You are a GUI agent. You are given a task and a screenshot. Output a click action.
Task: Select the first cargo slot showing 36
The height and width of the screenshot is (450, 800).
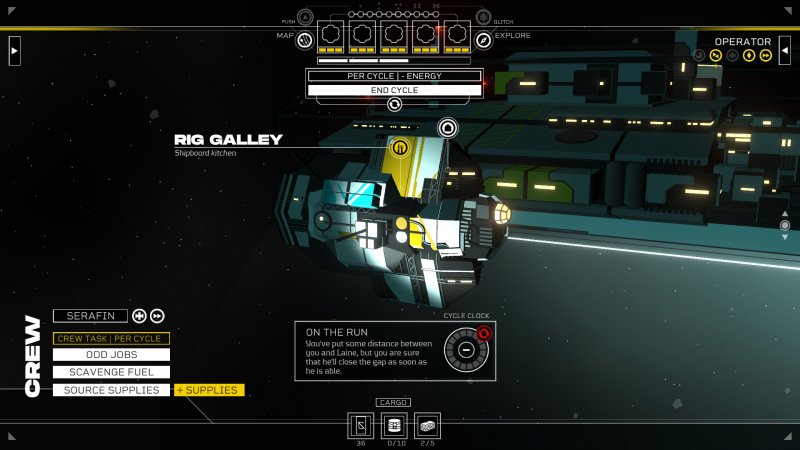[362, 425]
